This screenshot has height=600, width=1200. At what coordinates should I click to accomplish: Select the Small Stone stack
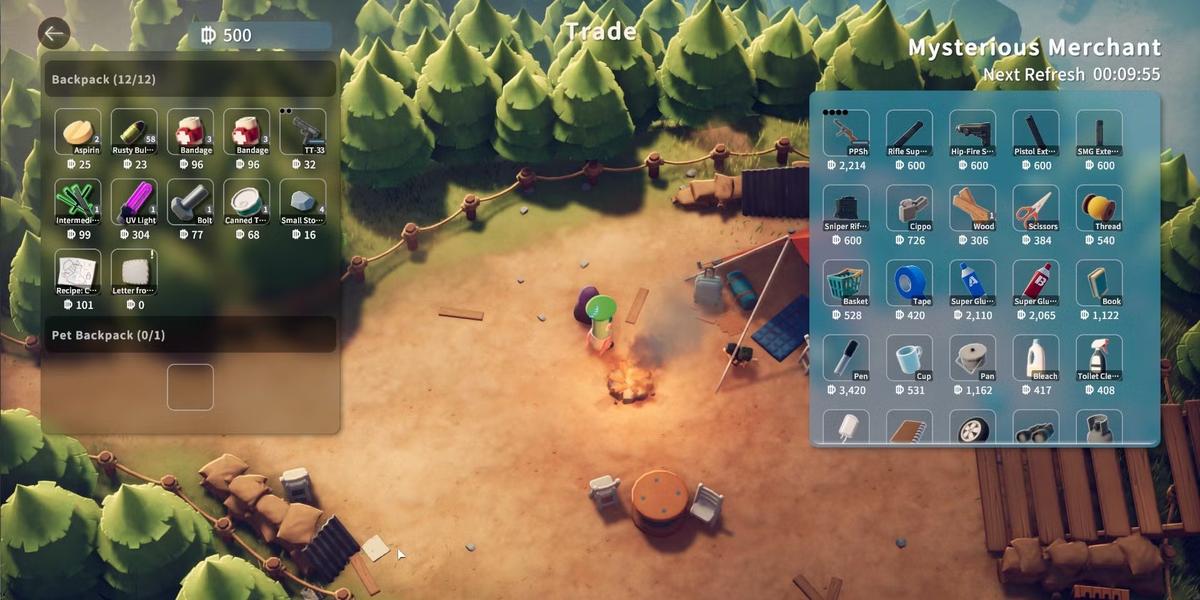302,203
